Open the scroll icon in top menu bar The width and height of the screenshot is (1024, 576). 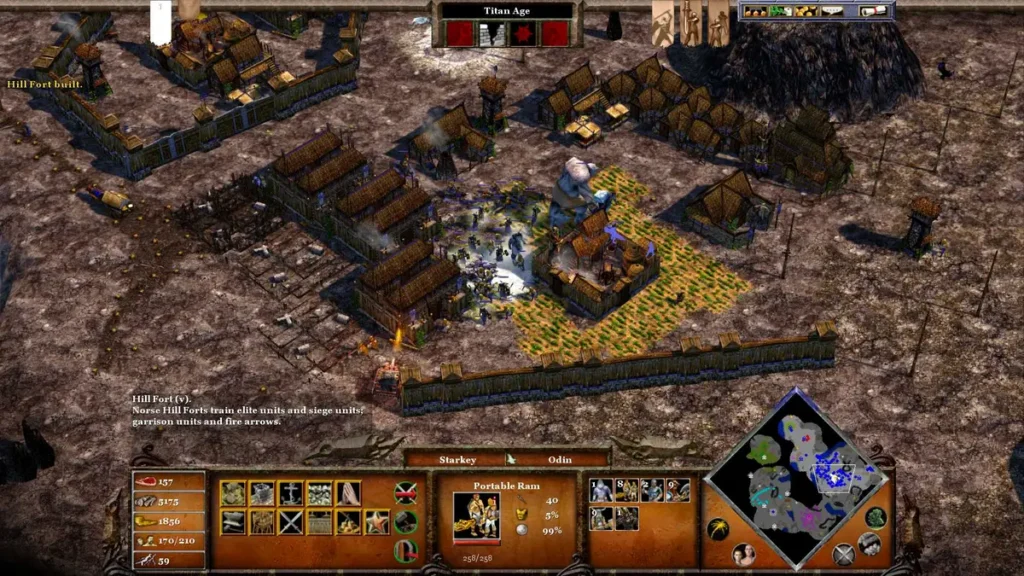click(x=874, y=11)
